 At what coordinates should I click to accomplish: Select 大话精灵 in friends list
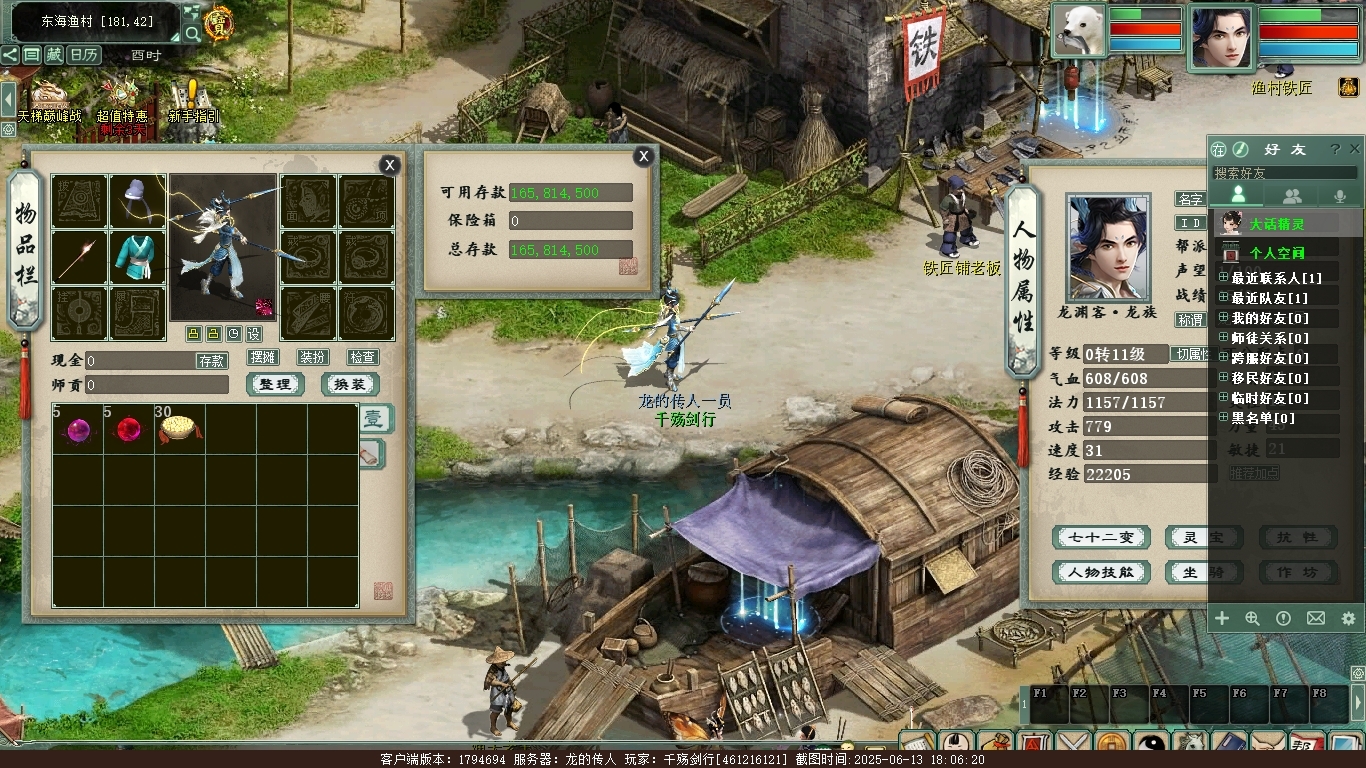point(1277,224)
